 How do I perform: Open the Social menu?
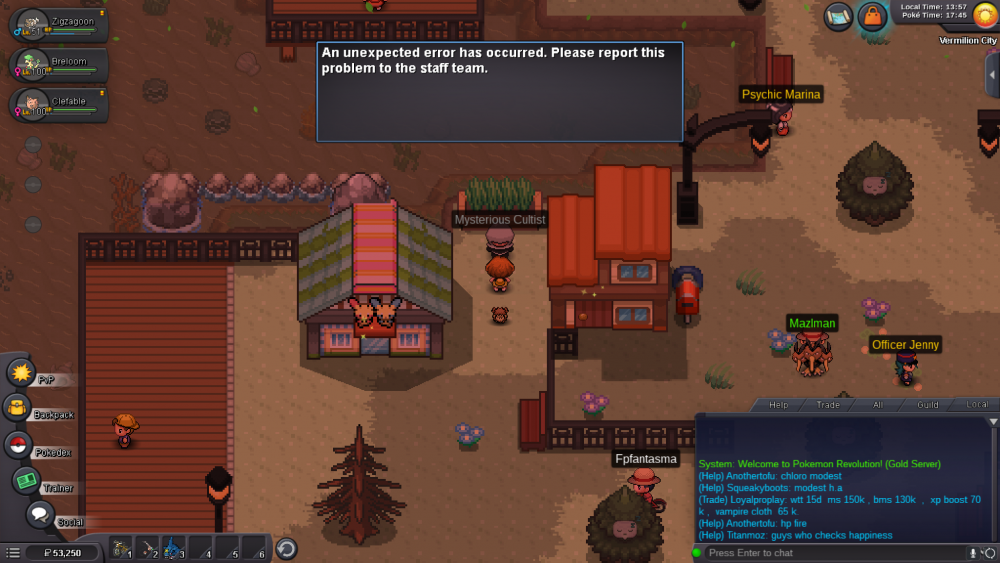click(40, 516)
